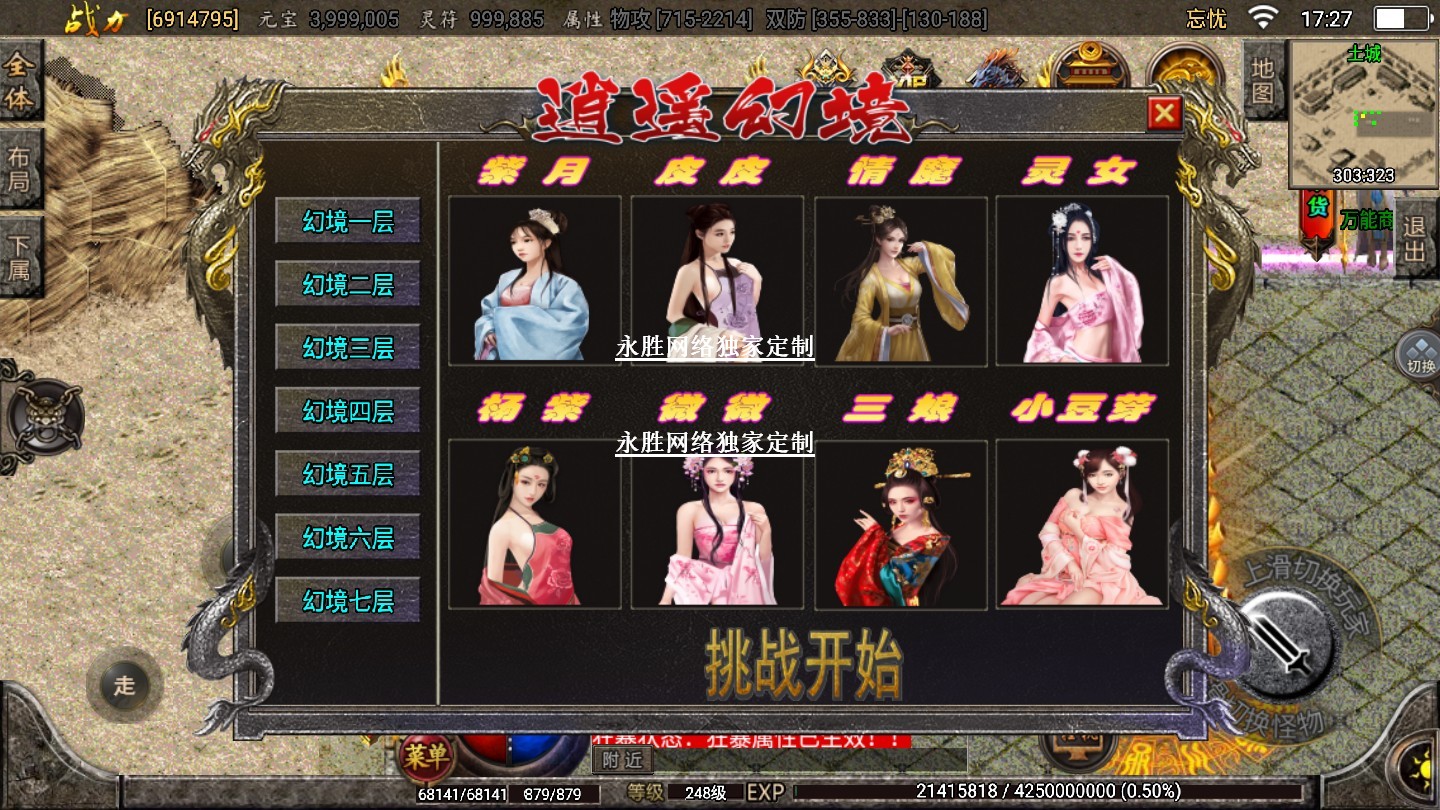This screenshot has height=810, width=1440.
Task: Choose 幻境三层 from the list
Action: click(348, 347)
